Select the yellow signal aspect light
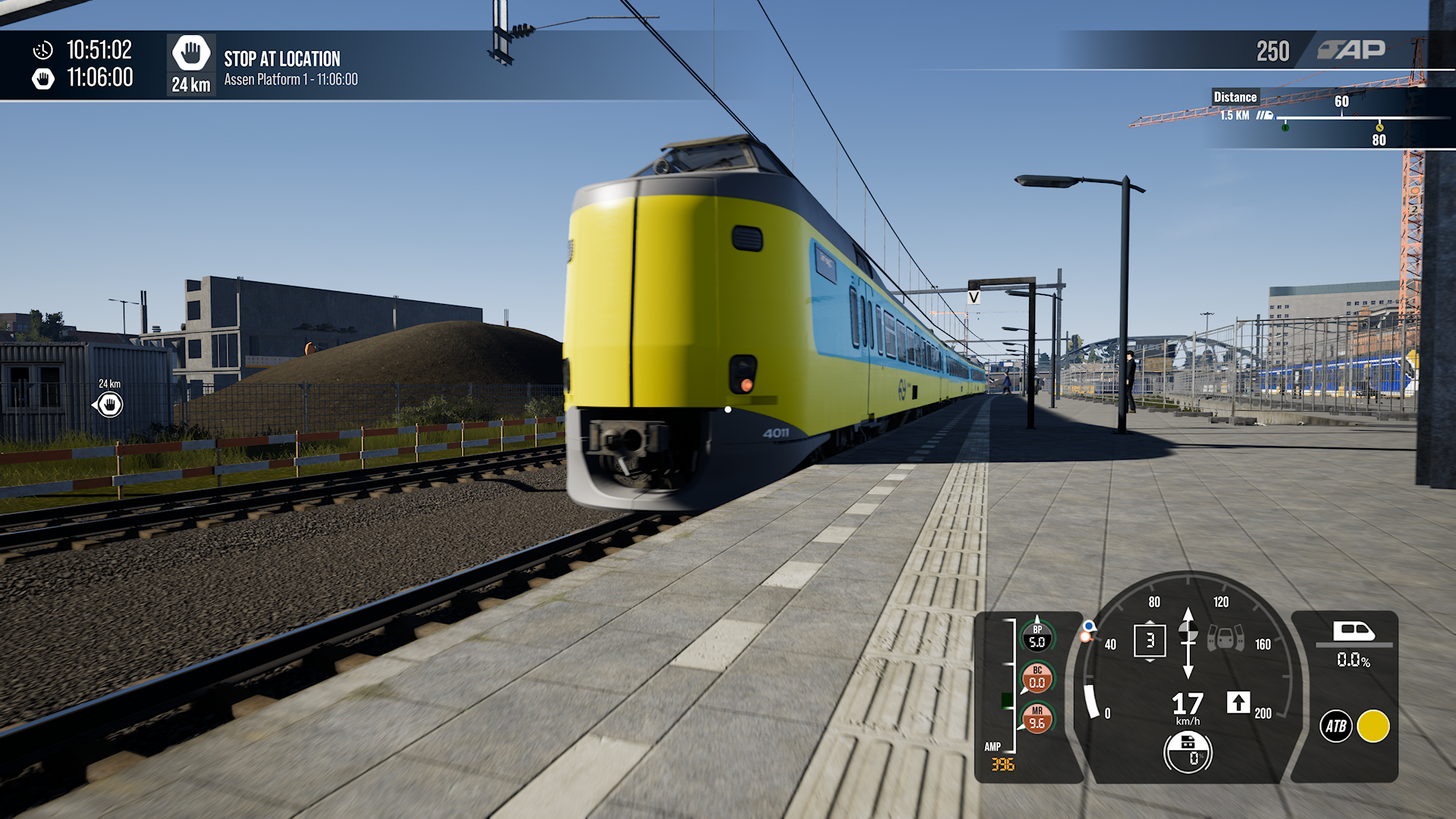The image size is (1456, 819). coord(1373,726)
